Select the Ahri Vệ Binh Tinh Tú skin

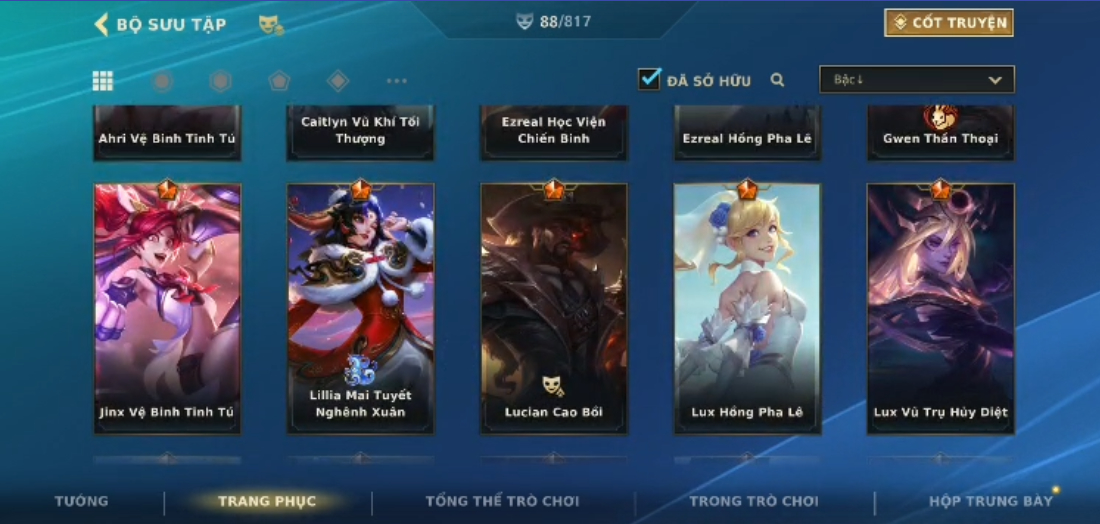[x=167, y=134]
